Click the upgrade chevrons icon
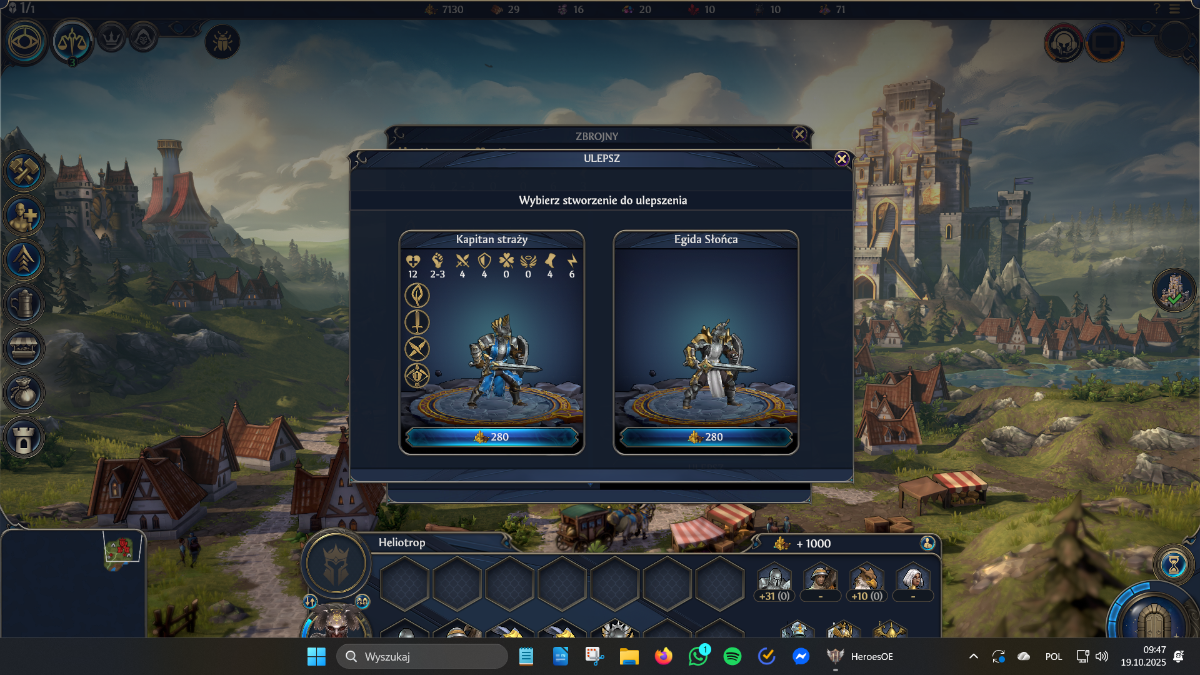The height and width of the screenshot is (675, 1200). pos(23,258)
